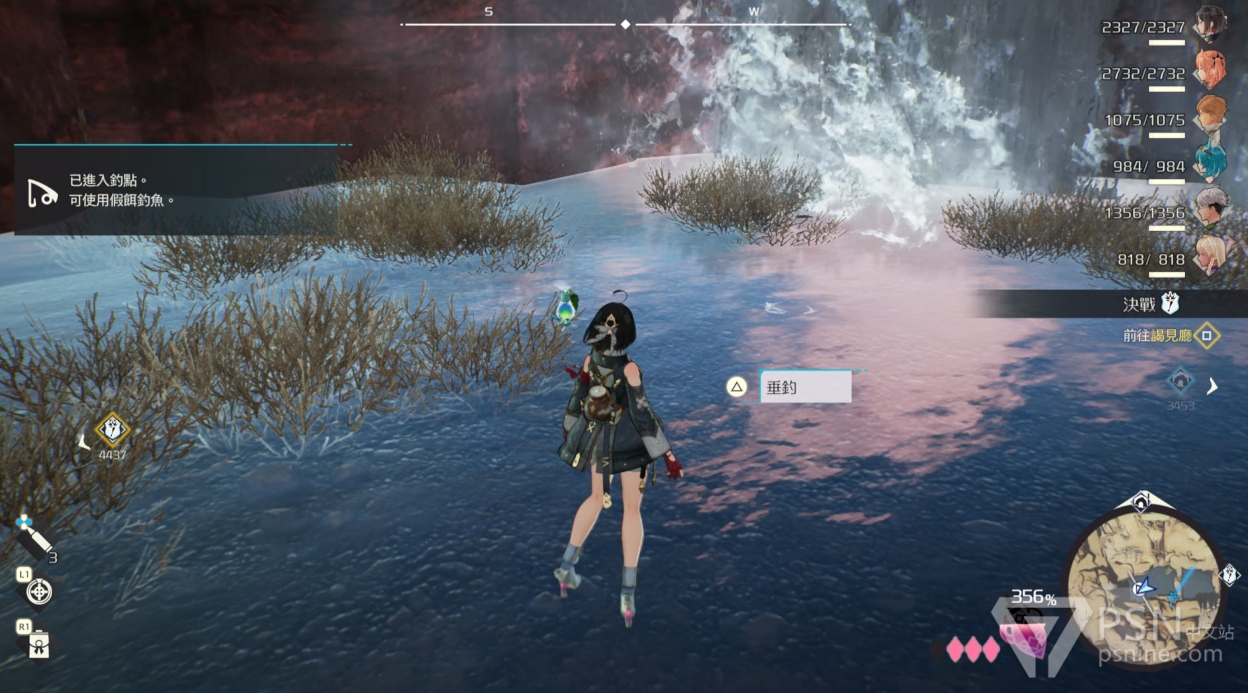Image resolution: width=1248 pixels, height=693 pixels.
Task: Click the compass bar at the top
Action: pos(625,23)
